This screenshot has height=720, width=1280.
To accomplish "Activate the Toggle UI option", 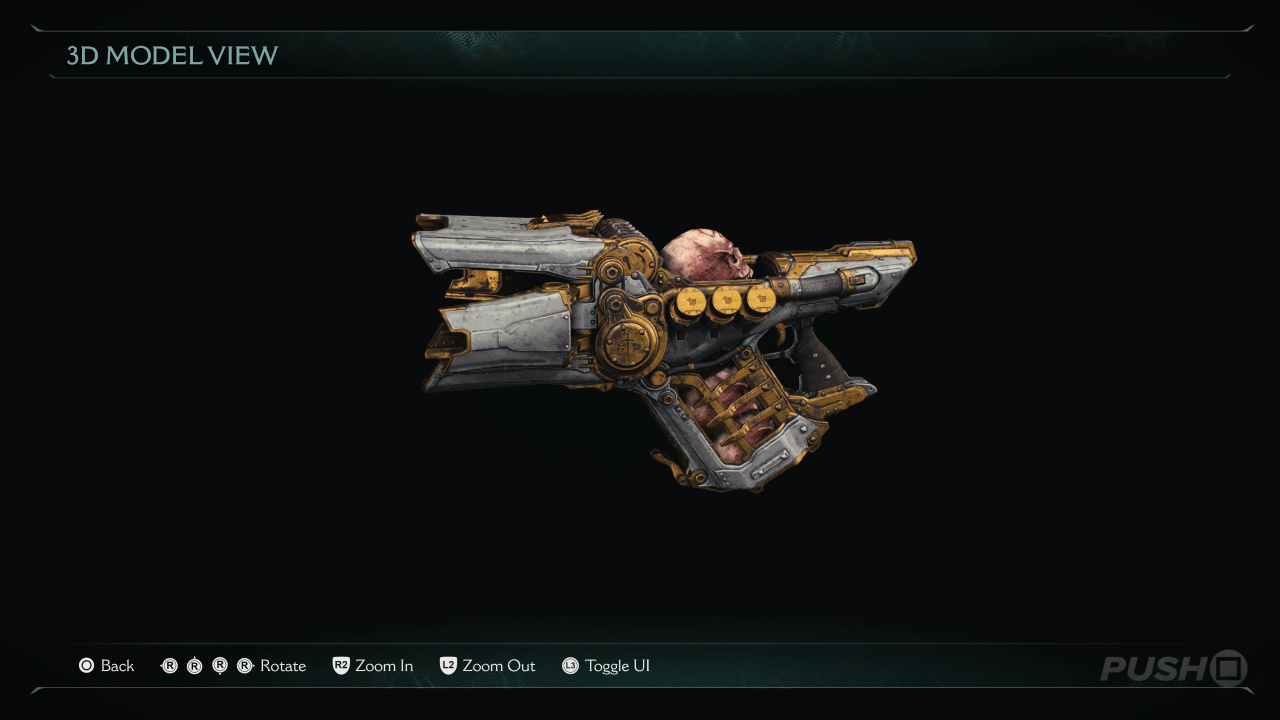I will [606, 666].
